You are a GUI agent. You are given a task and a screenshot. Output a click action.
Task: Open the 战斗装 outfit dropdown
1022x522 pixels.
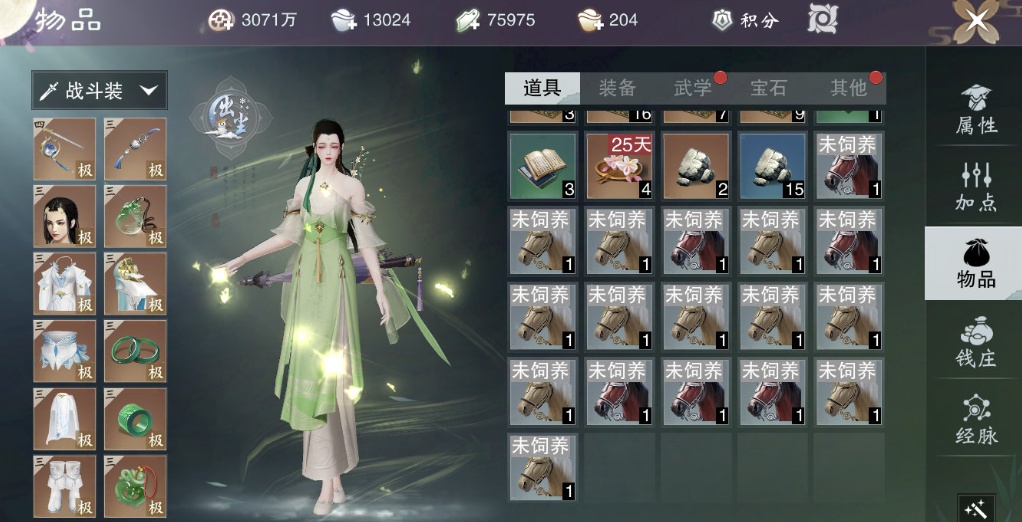pos(99,91)
